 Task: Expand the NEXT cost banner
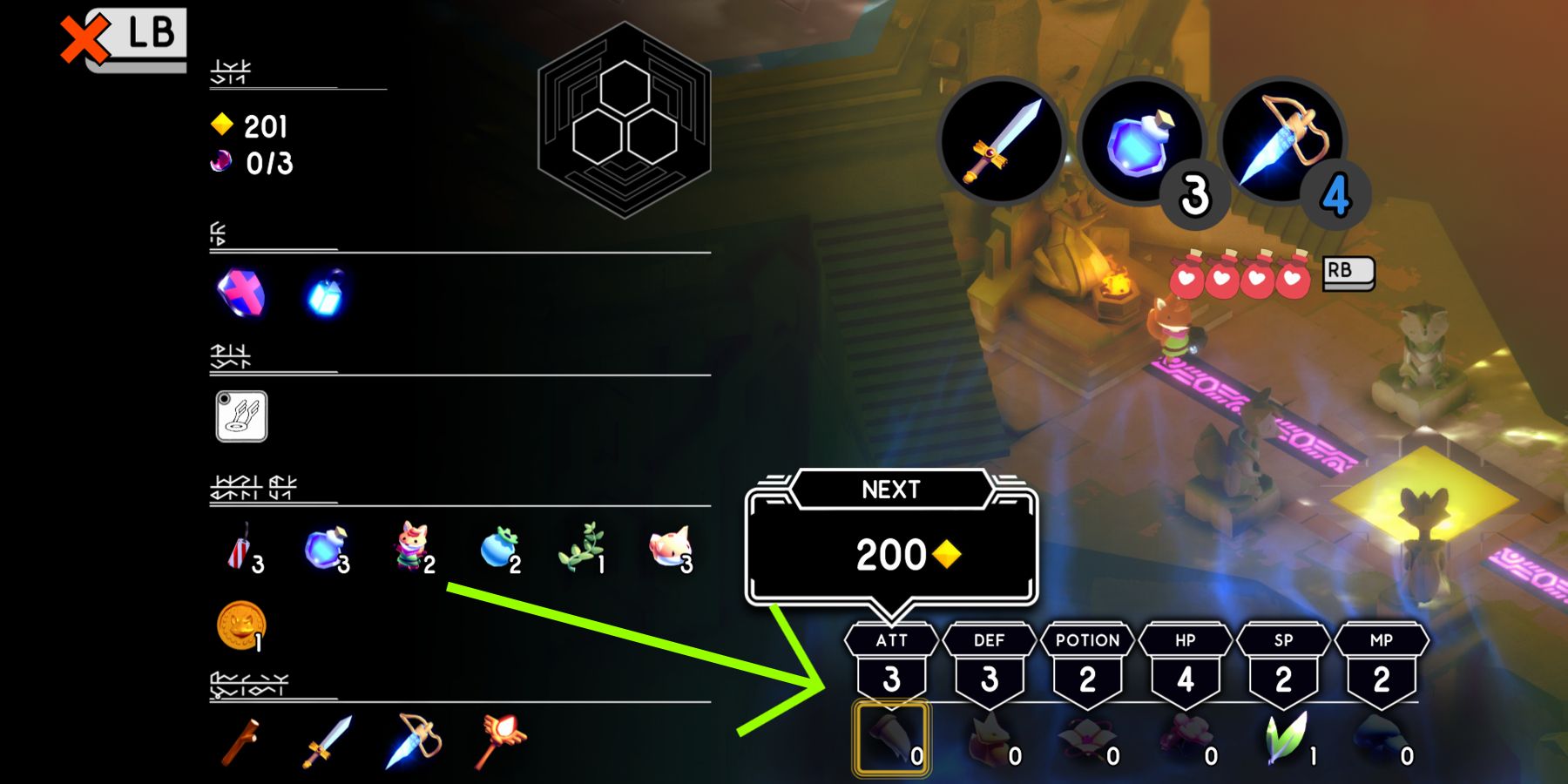[x=890, y=490]
